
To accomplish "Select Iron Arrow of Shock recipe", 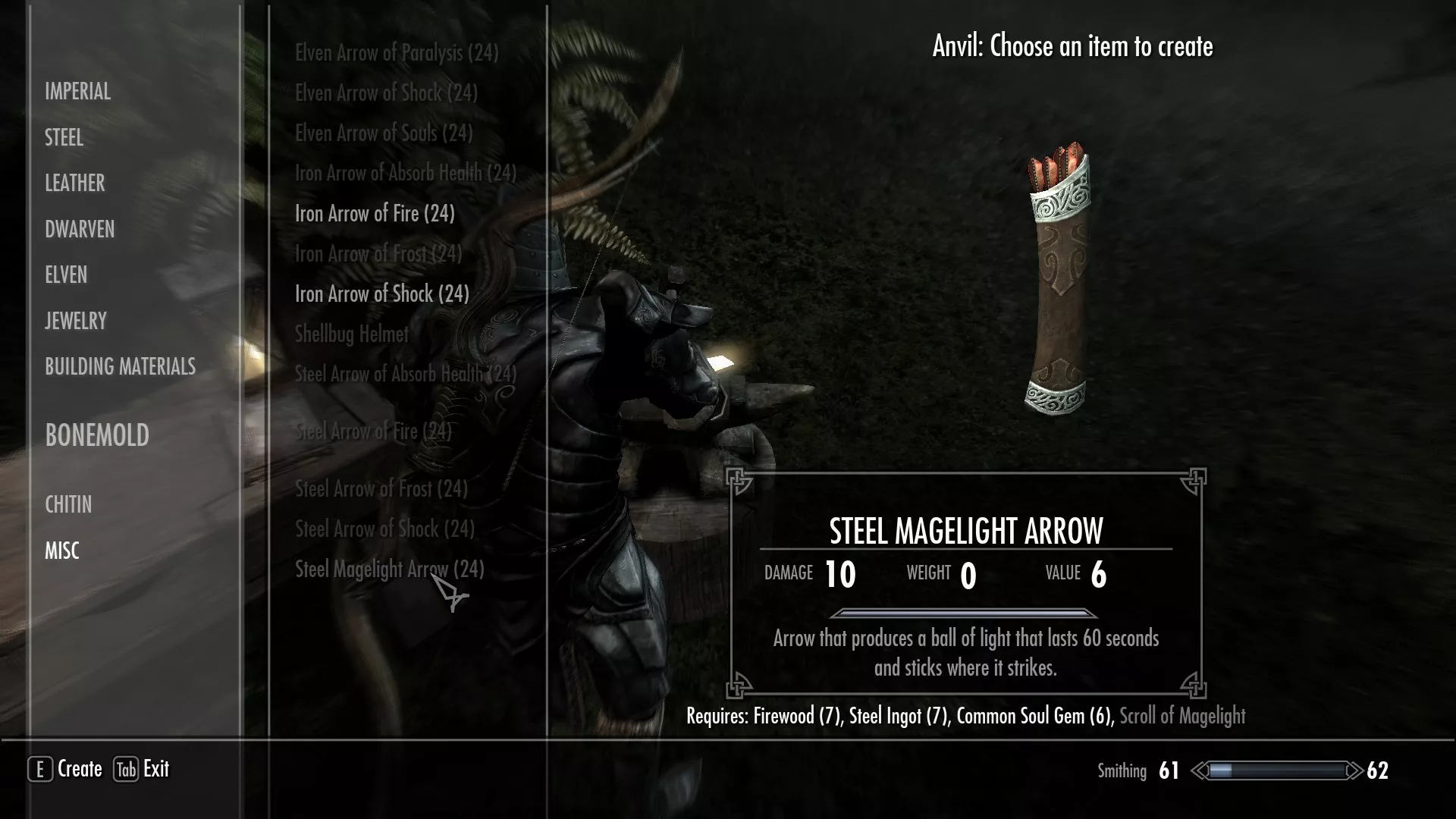I will (x=382, y=294).
